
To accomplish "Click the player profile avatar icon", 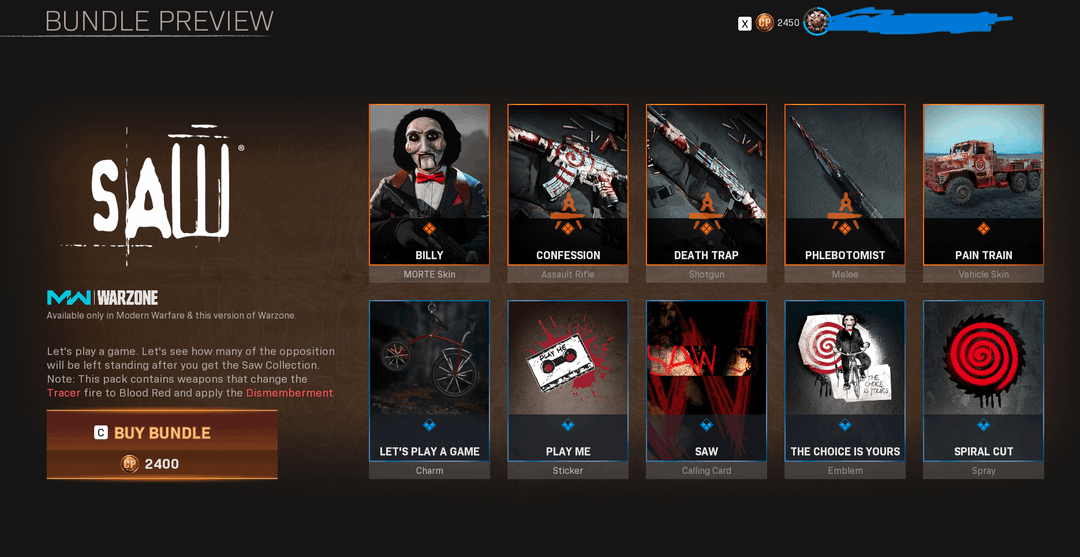I will tap(817, 22).
